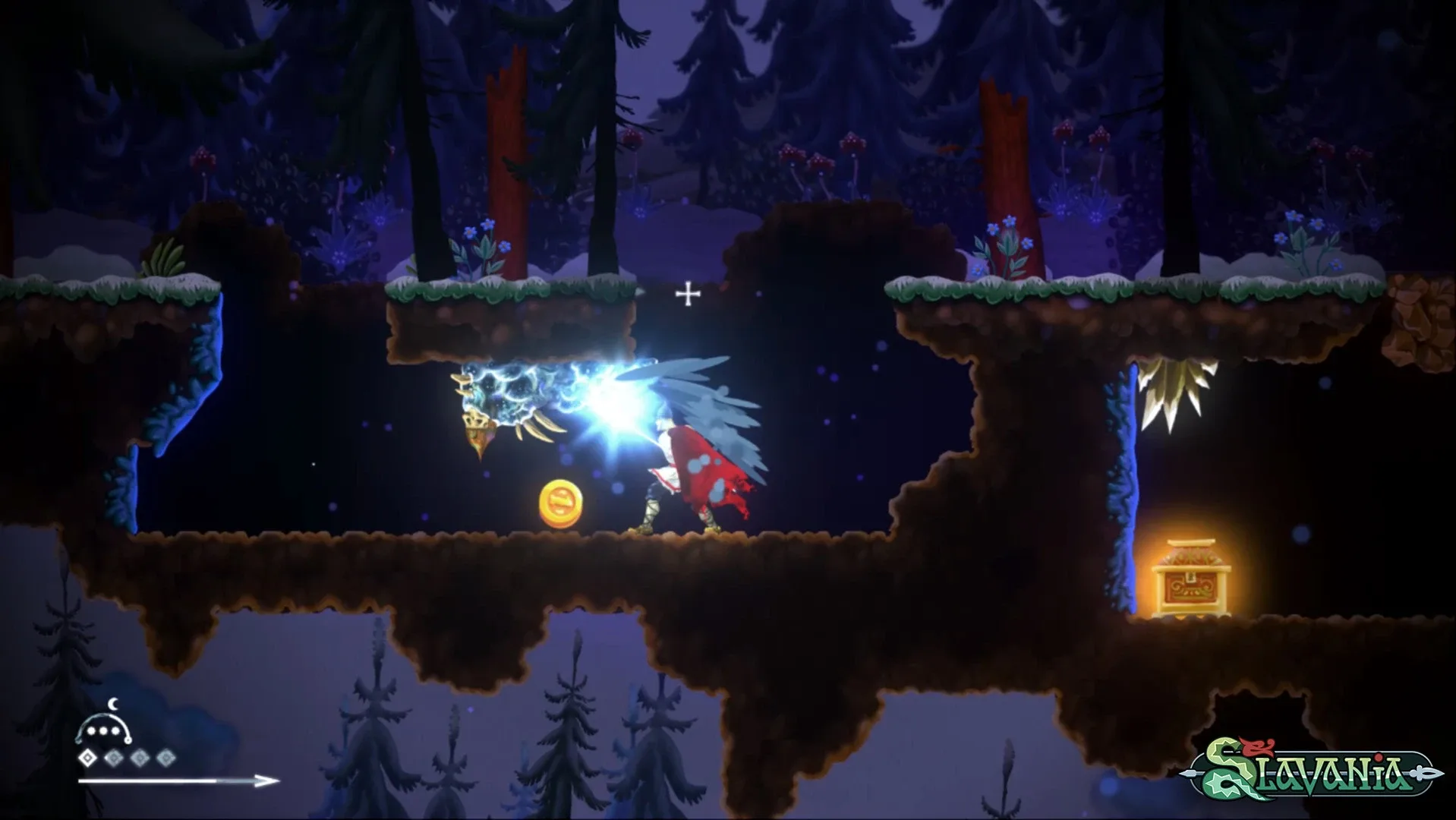Select the first white diamond charge icon

pos(88,757)
